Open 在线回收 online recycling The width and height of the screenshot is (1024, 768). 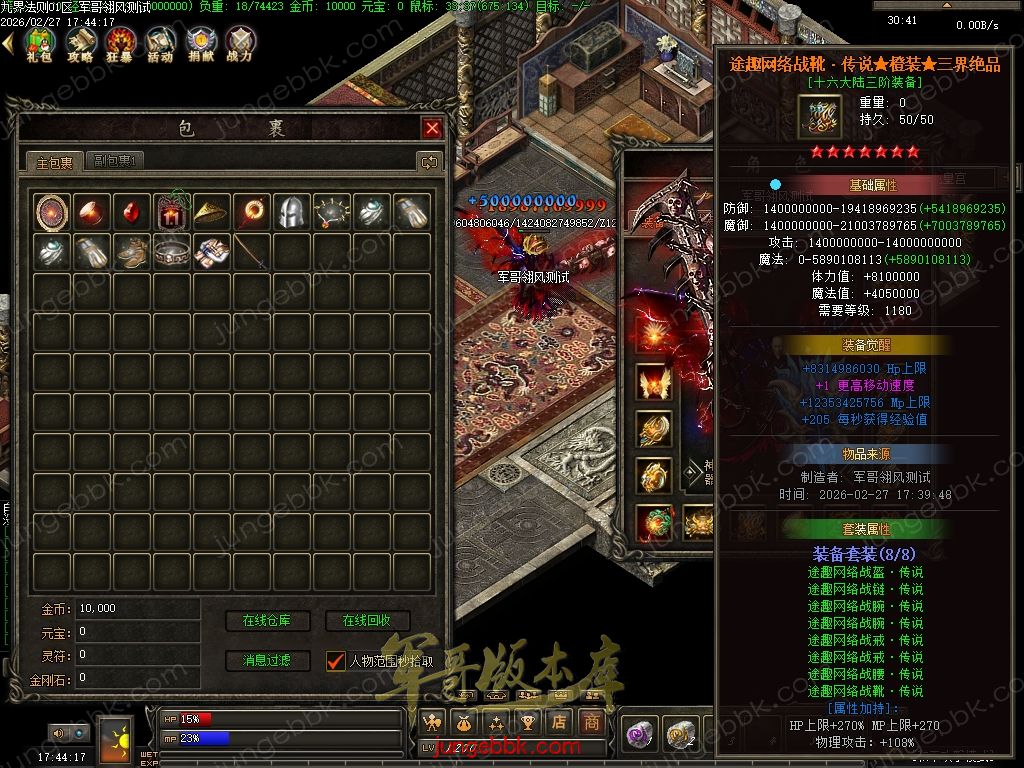tap(367, 621)
